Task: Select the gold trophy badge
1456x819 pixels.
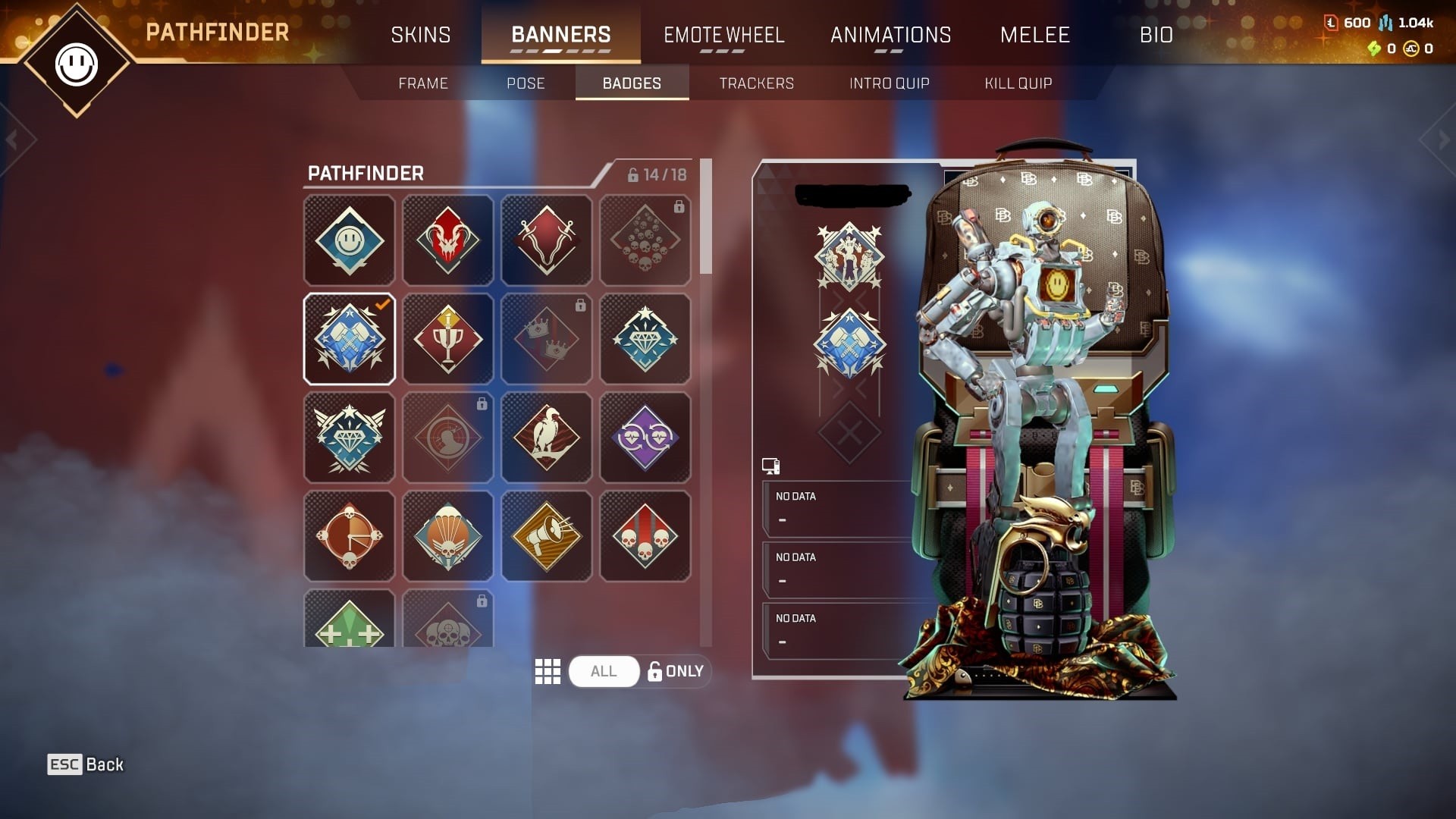Action: tap(447, 339)
